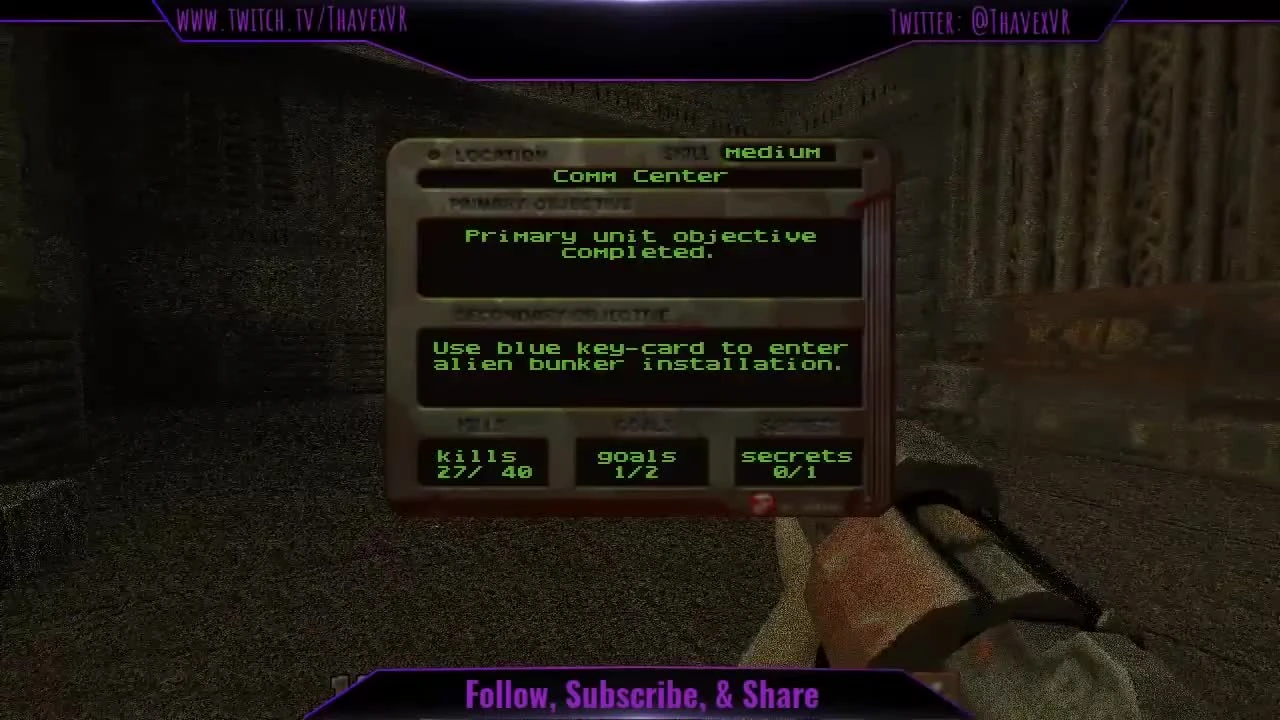Screen dimensions: 1280x720
Task: Expand the blue key-card objective panel
Action: (x=640, y=363)
